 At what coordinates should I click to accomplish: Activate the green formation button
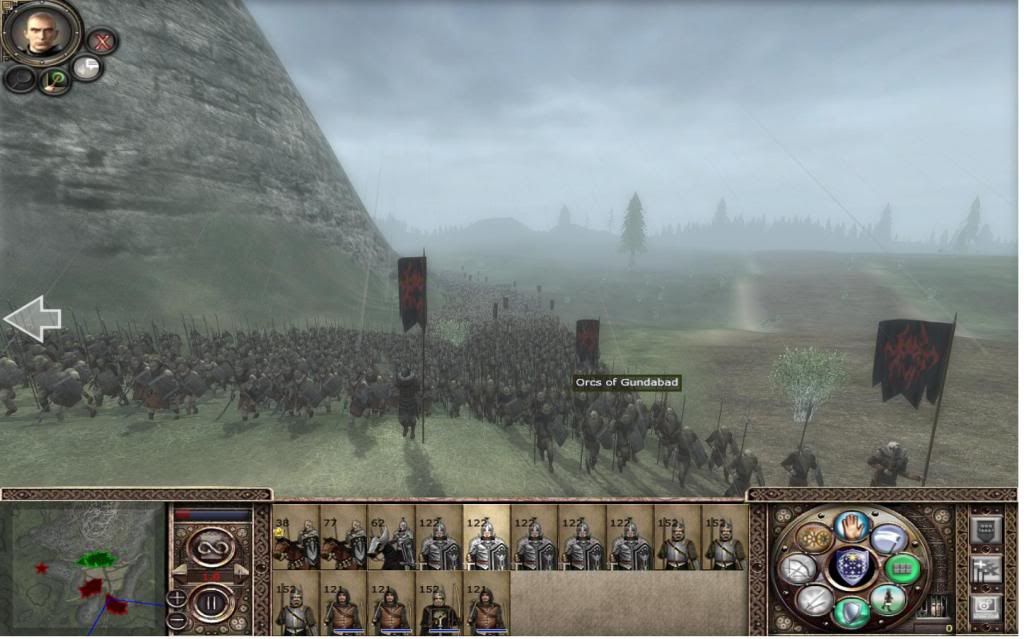[901, 568]
